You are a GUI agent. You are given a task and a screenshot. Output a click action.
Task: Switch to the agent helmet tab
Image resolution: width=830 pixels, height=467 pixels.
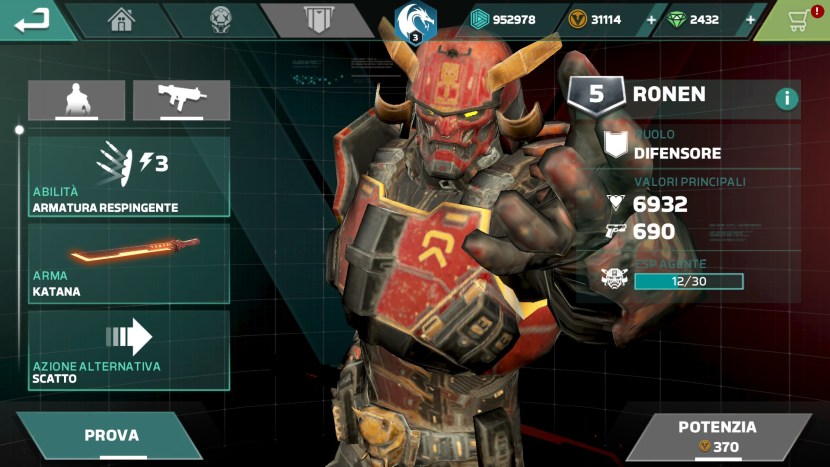[221, 20]
